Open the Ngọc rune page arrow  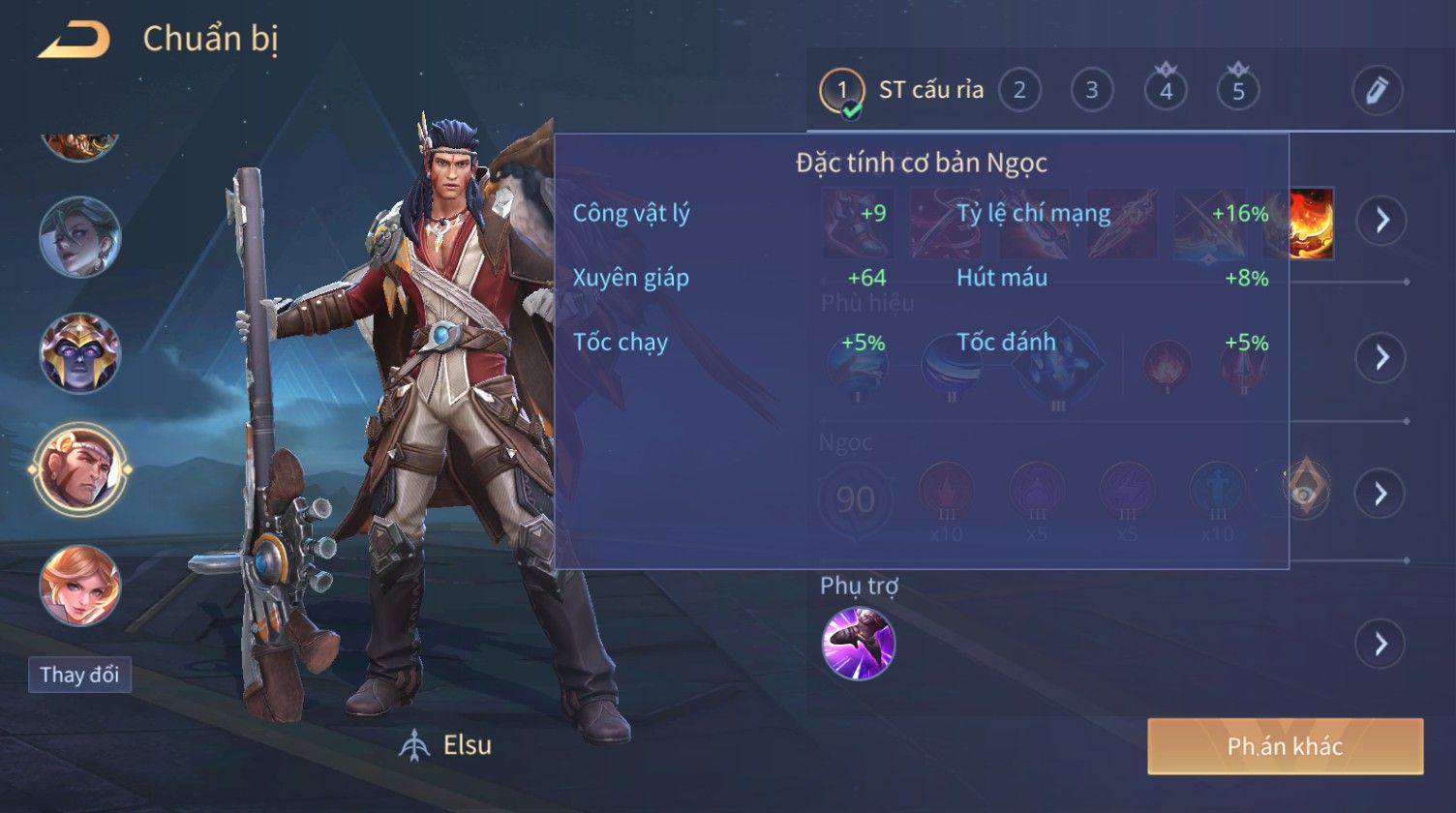click(1380, 494)
